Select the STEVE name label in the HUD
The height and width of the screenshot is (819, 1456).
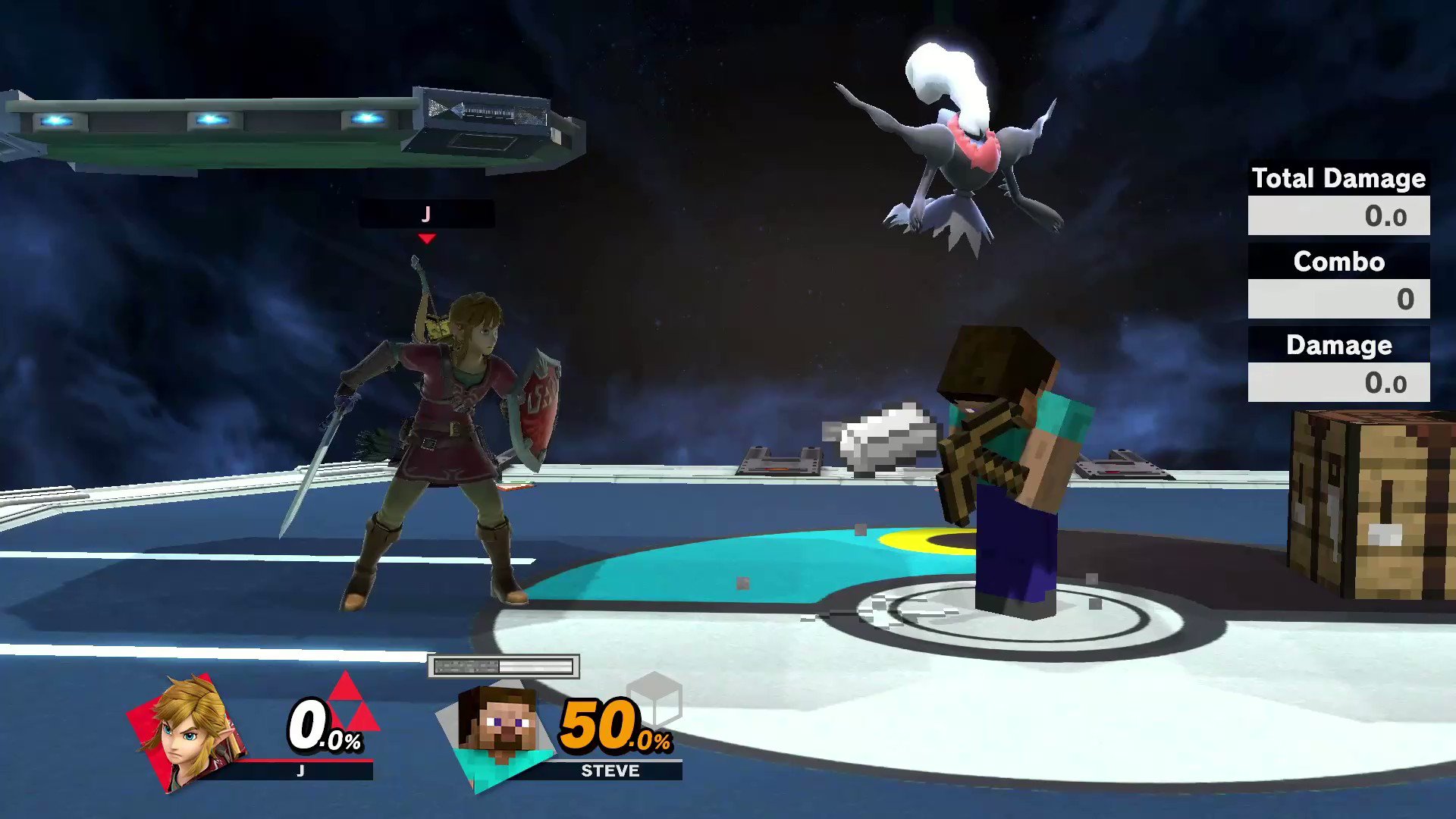click(x=611, y=770)
